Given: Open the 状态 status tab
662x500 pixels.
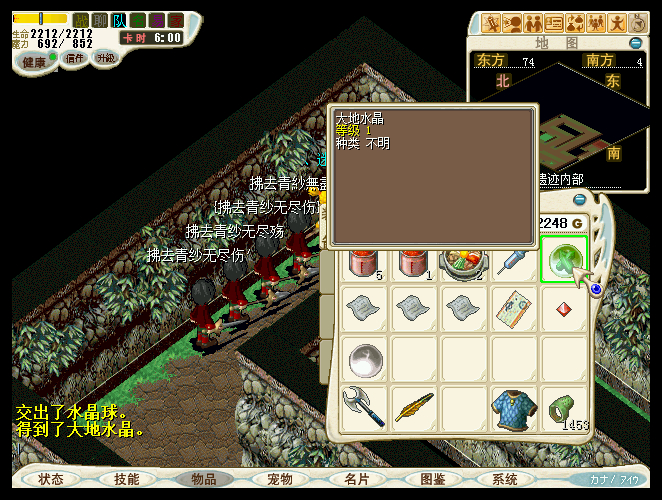Looking at the screenshot, I should click(51, 480).
